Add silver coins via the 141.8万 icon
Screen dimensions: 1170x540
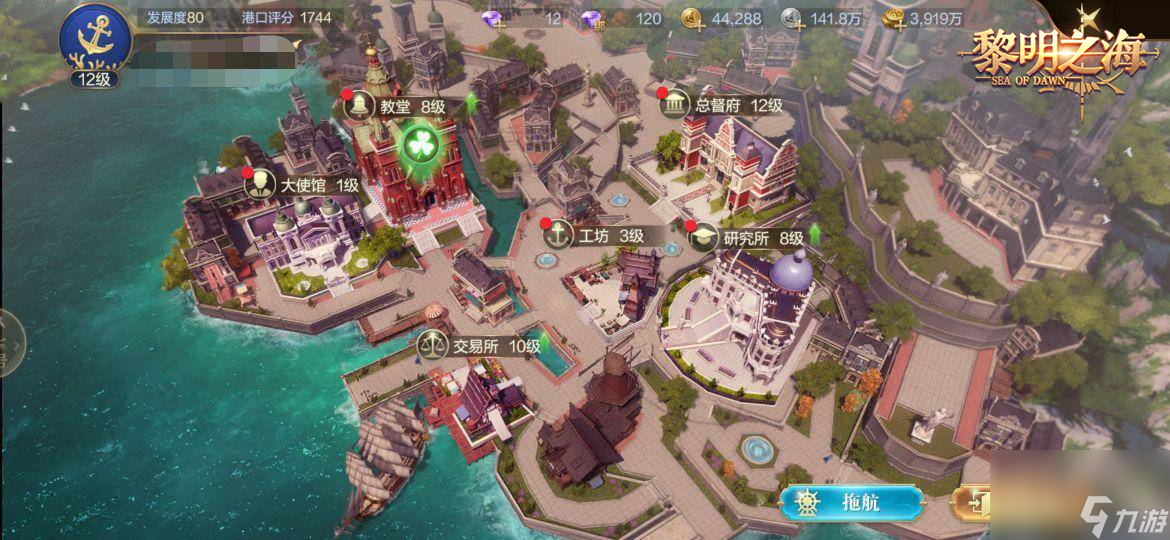(x=792, y=18)
